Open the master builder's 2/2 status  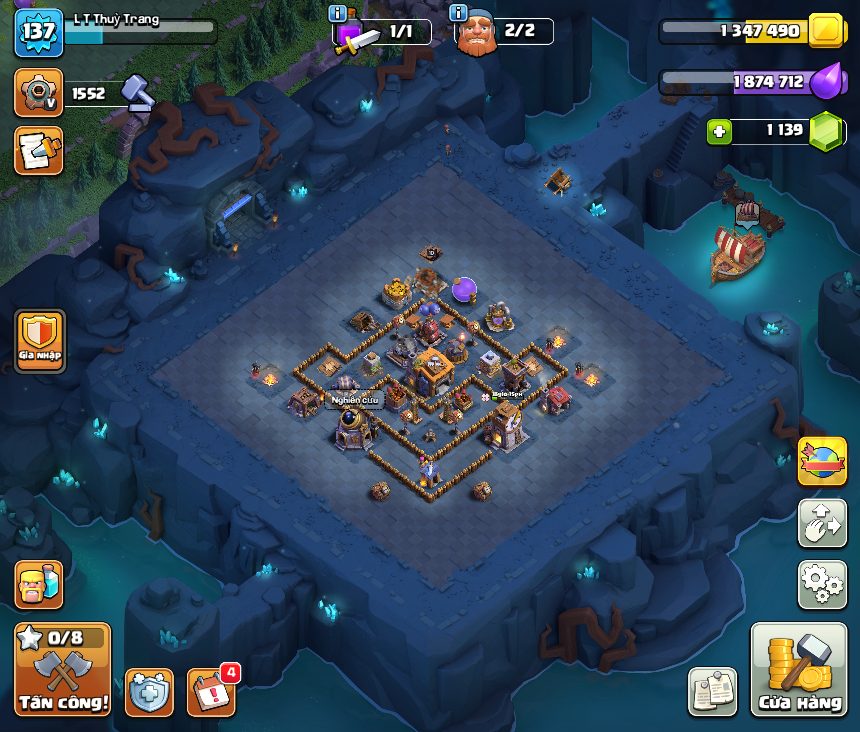coord(520,32)
